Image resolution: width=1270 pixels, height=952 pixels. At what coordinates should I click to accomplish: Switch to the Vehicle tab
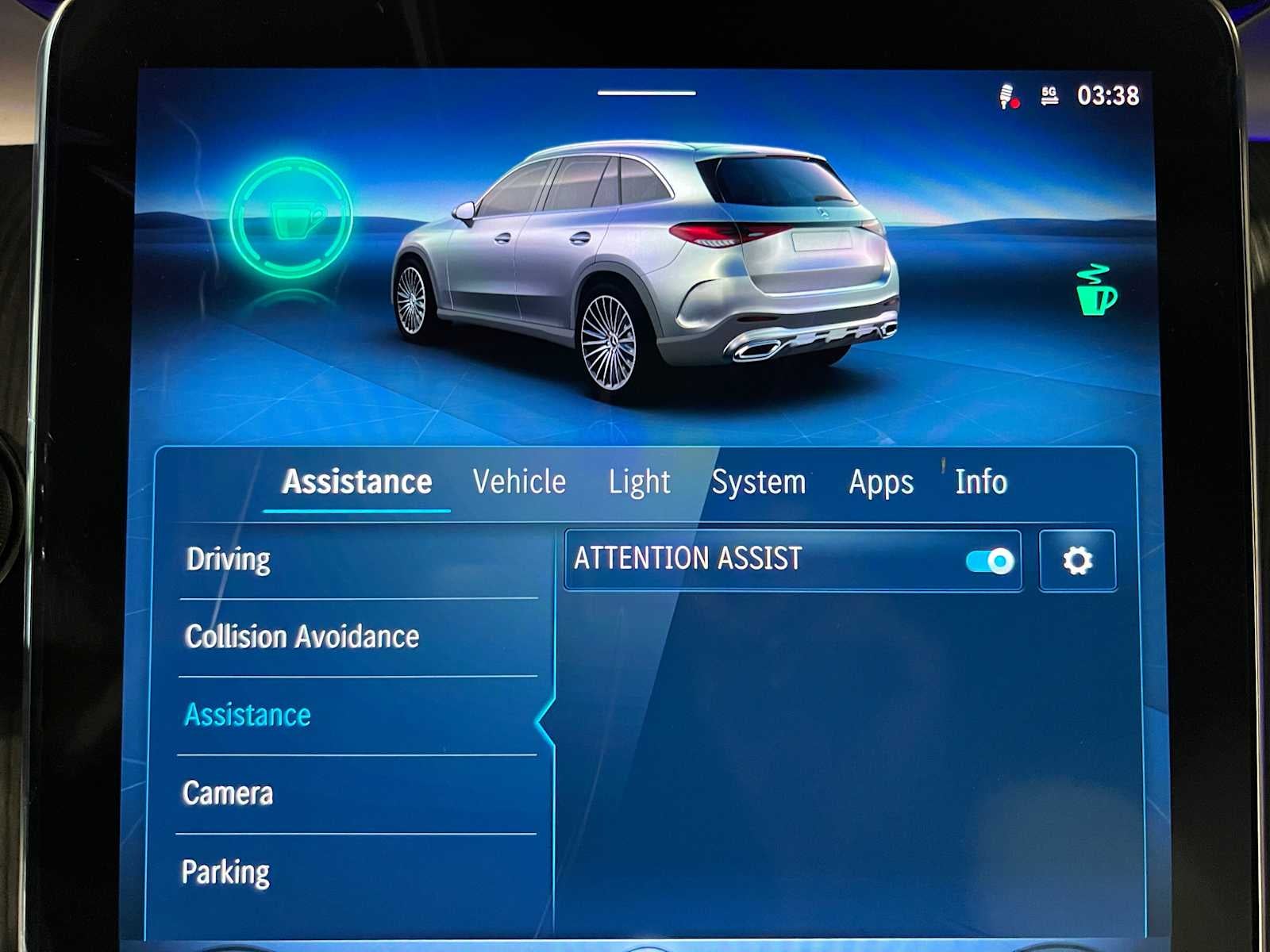pyautogui.click(x=519, y=482)
